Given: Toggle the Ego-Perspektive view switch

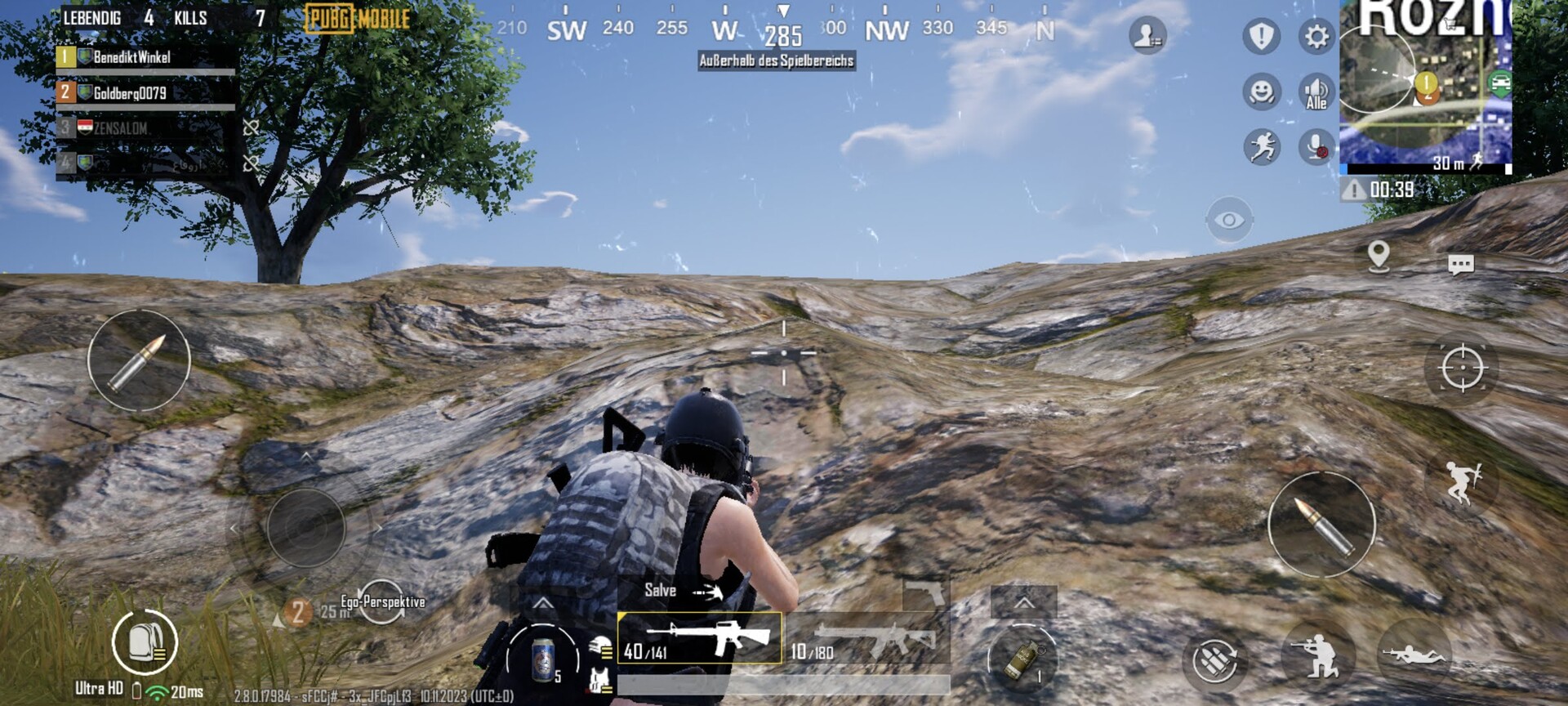Looking at the screenshot, I should coord(381,603).
